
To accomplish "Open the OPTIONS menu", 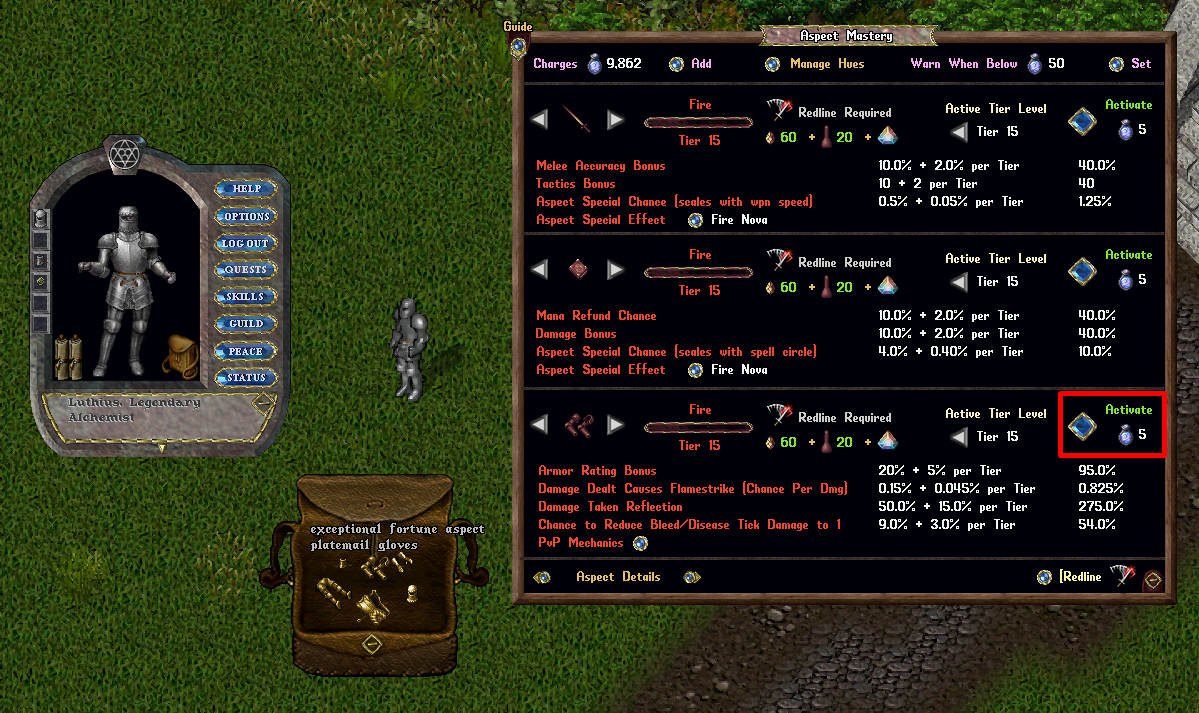I will pos(245,216).
